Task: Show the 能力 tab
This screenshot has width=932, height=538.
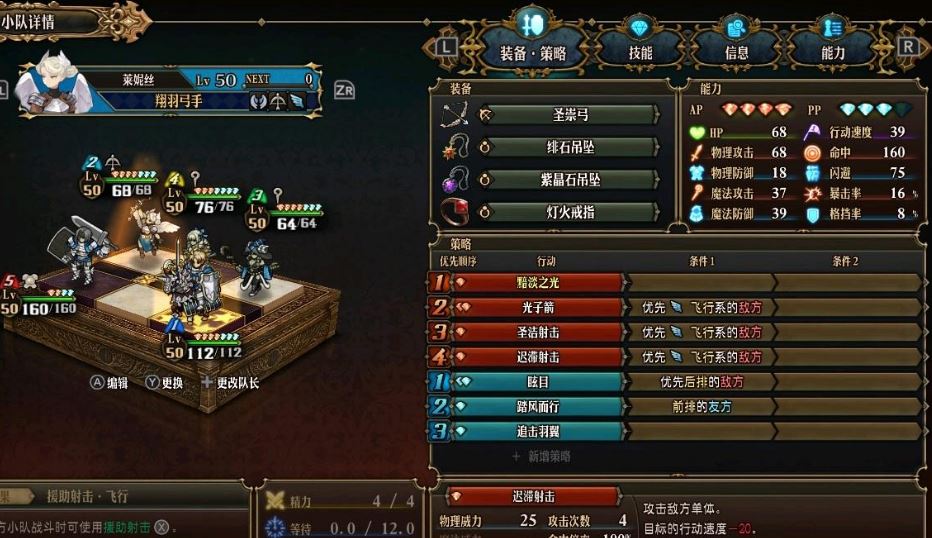Action: point(832,51)
